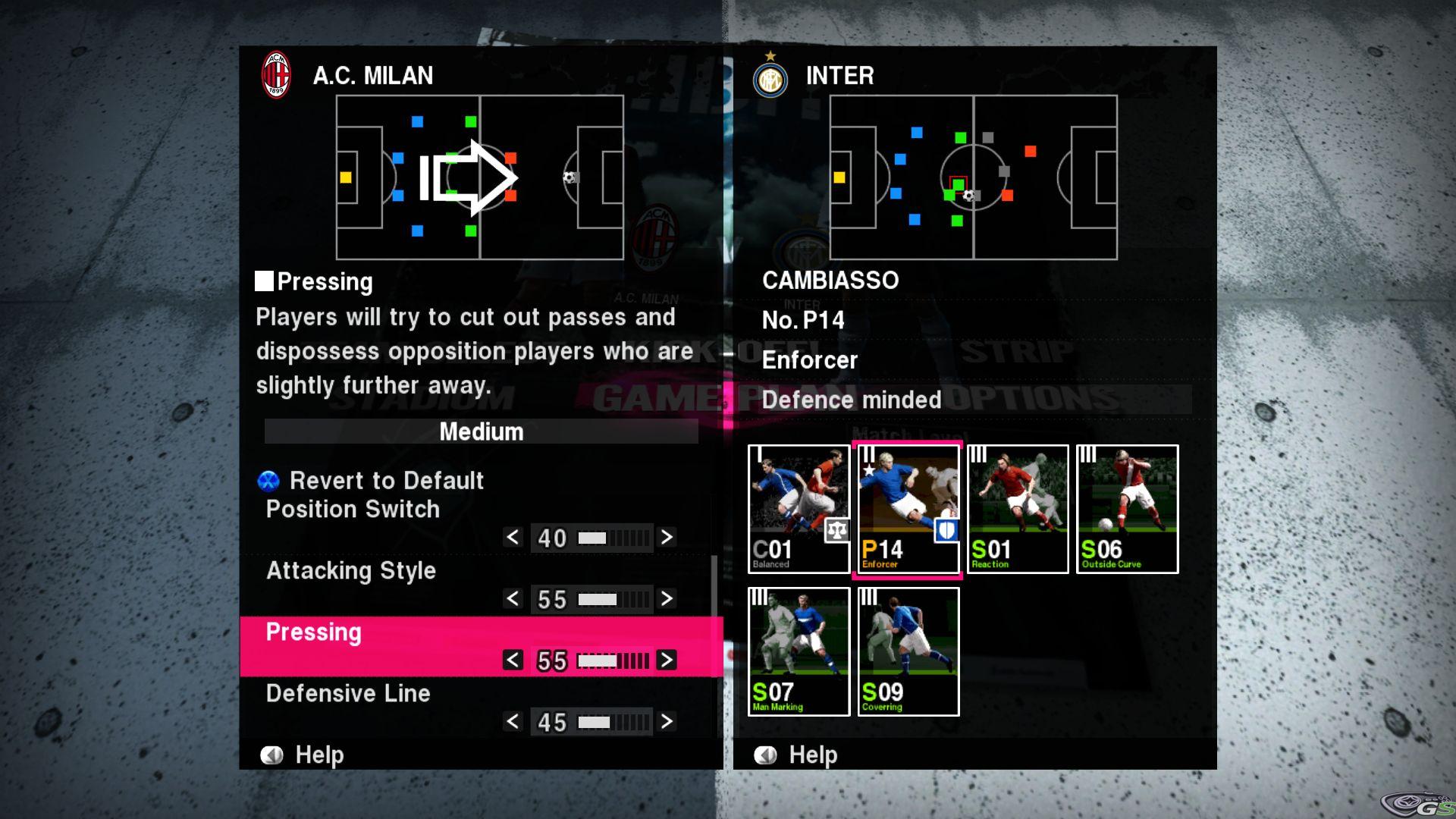Click Revert to Default option
The width and height of the screenshot is (1456, 819).
pyautogui.click(x=386, y=481)
